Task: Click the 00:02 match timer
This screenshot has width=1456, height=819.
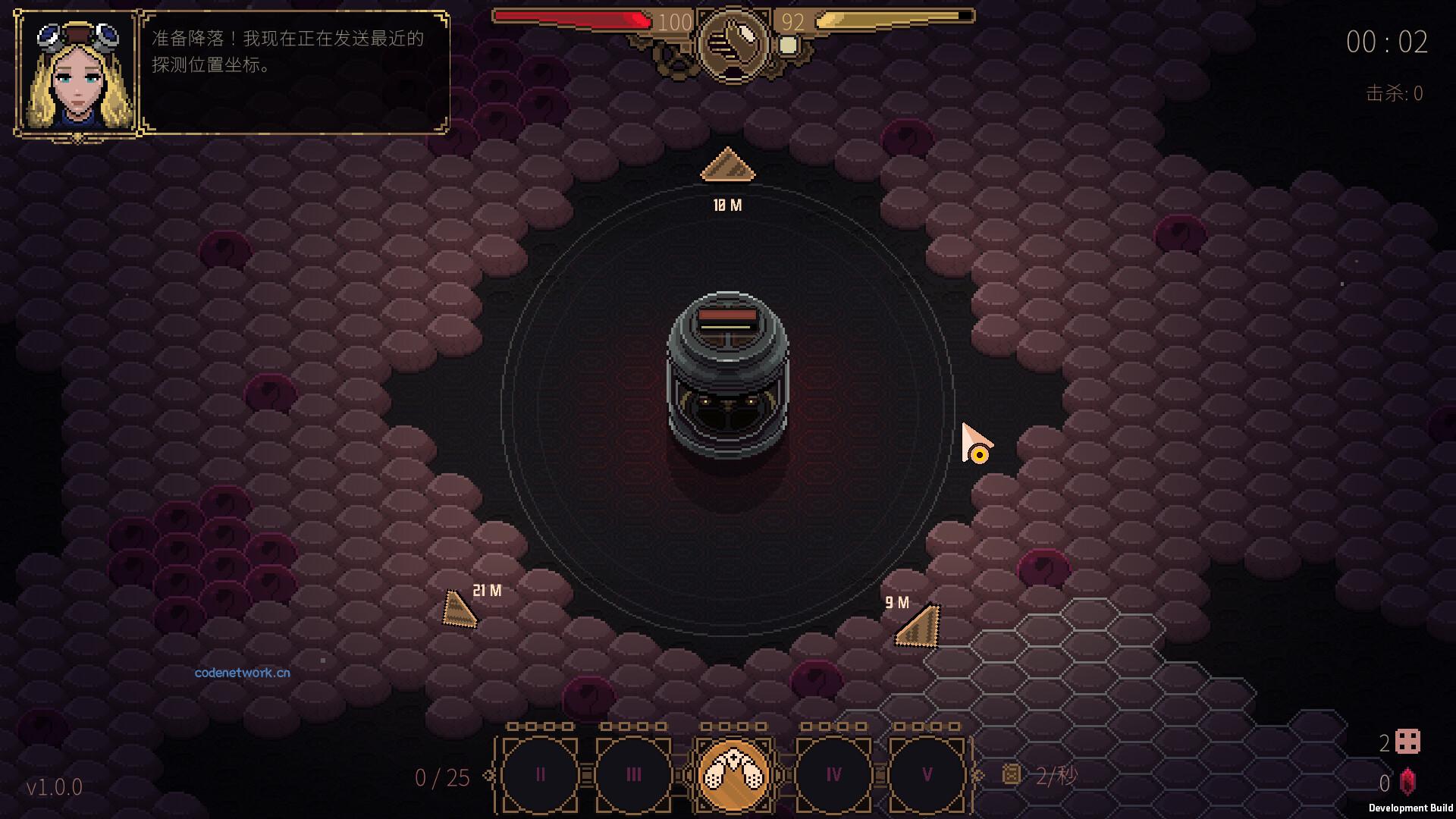Action: pyautogui.click(x=1387, y=43)
